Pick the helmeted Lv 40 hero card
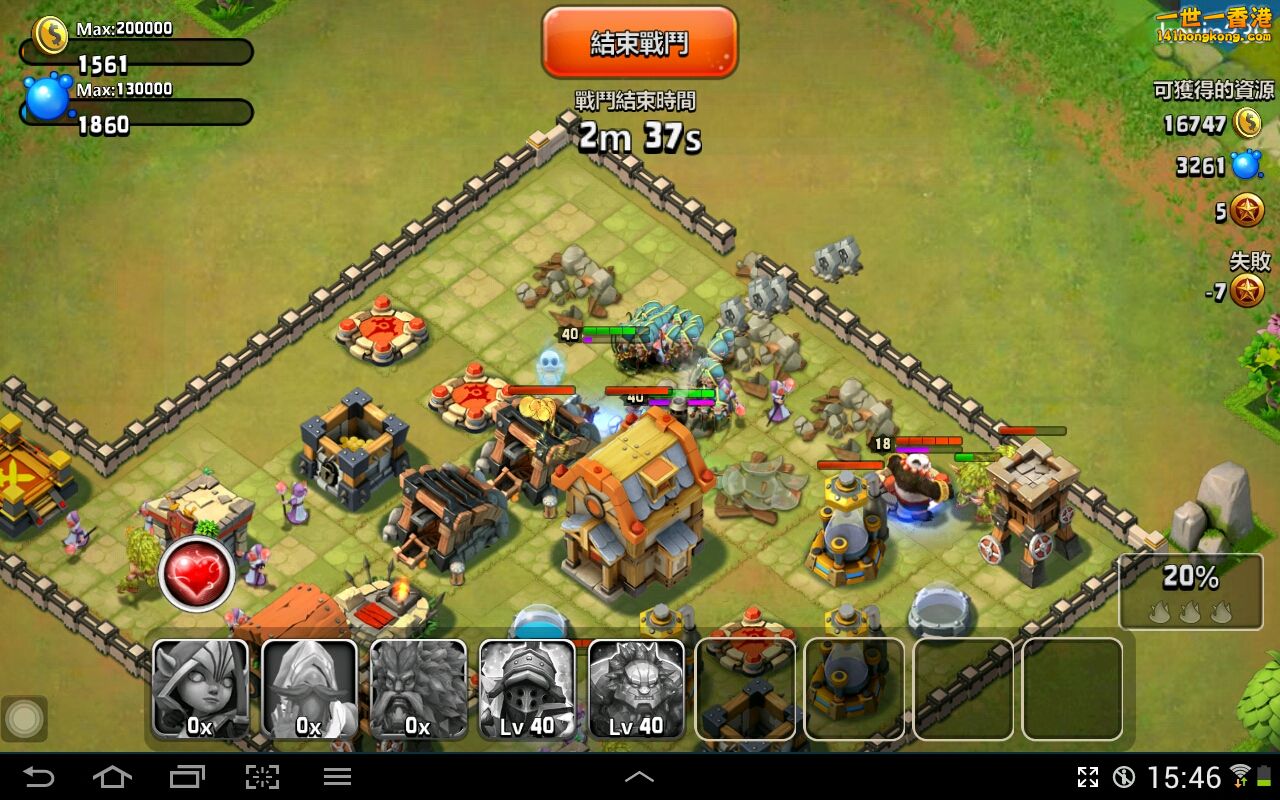This screenshot has width=1280, height=800. (x=527, y=689)
